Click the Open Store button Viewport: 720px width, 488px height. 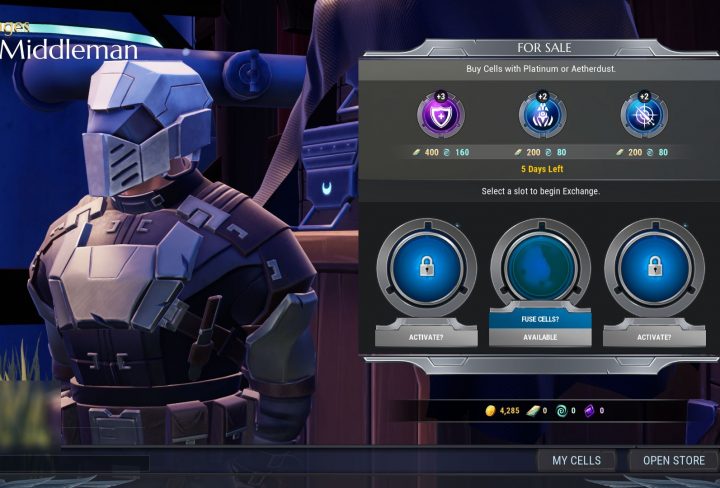[x=673, y=460]
